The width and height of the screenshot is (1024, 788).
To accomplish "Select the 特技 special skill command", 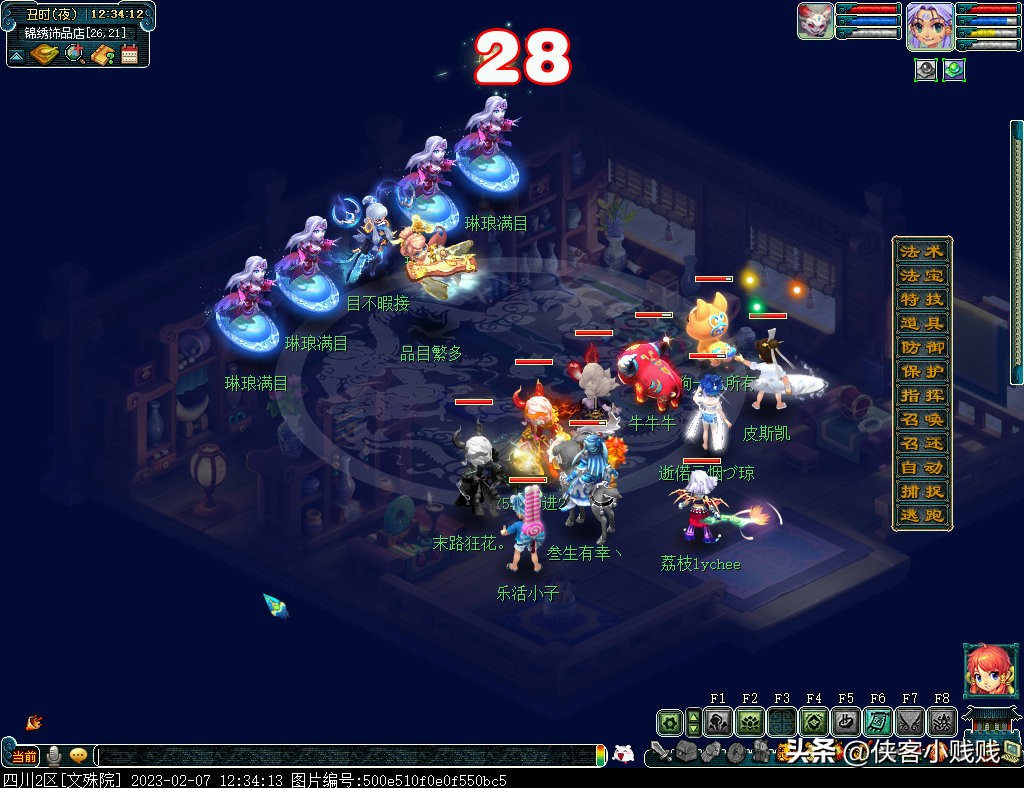I will (x=921, y=299).
